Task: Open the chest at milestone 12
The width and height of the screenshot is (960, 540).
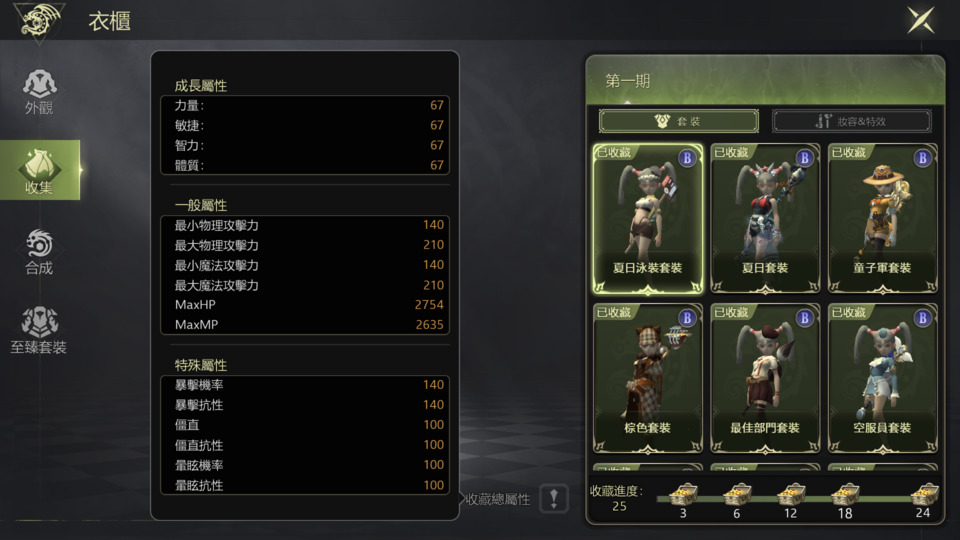Action: click(x=791, y=493)
